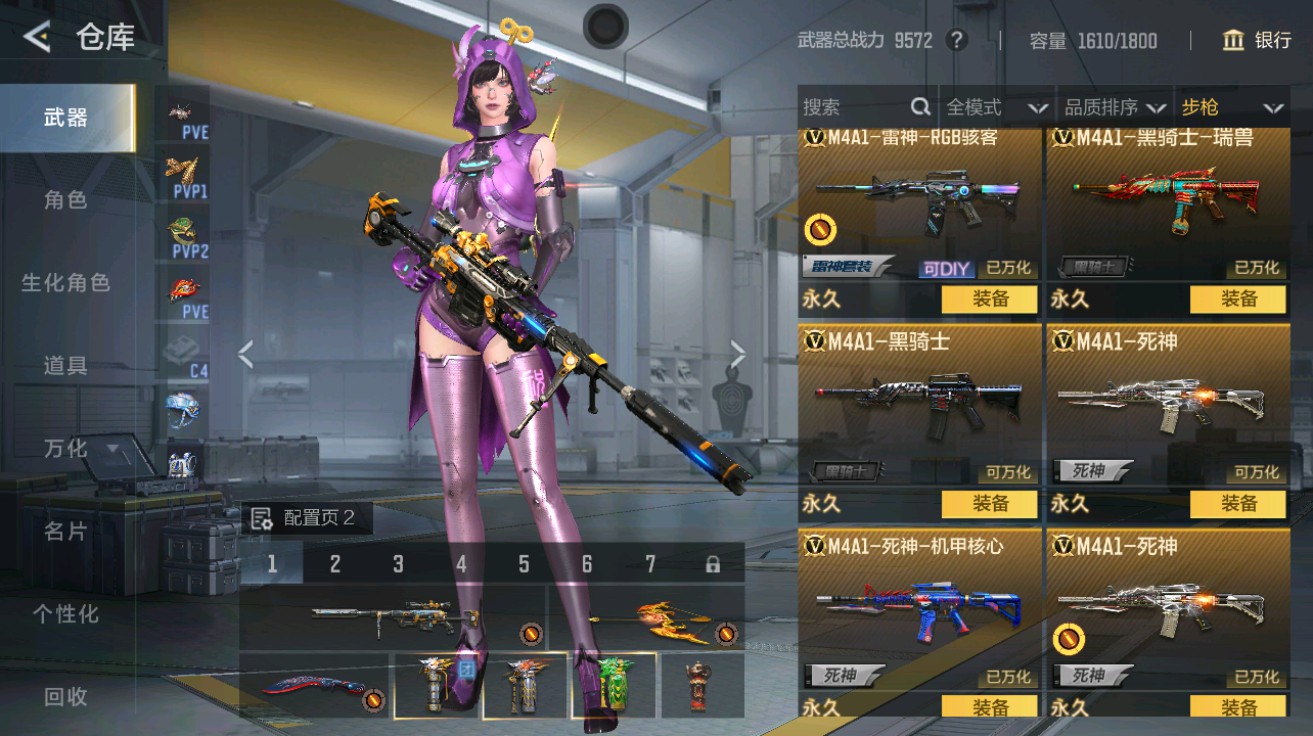Switch to the 角色 tab
The width and height of the screenshot is (1313, 736).
66,200
